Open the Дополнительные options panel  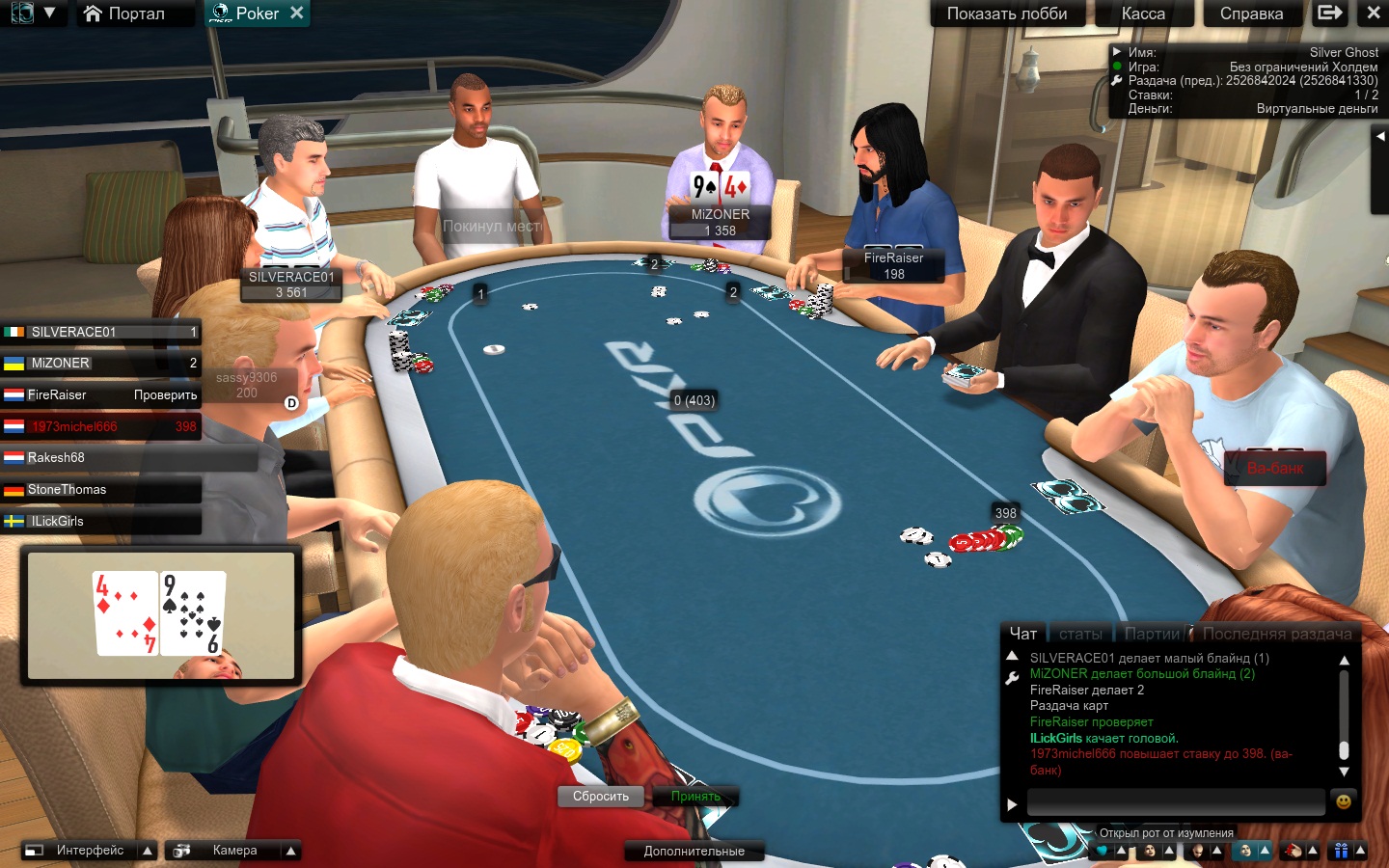point(694,851)
